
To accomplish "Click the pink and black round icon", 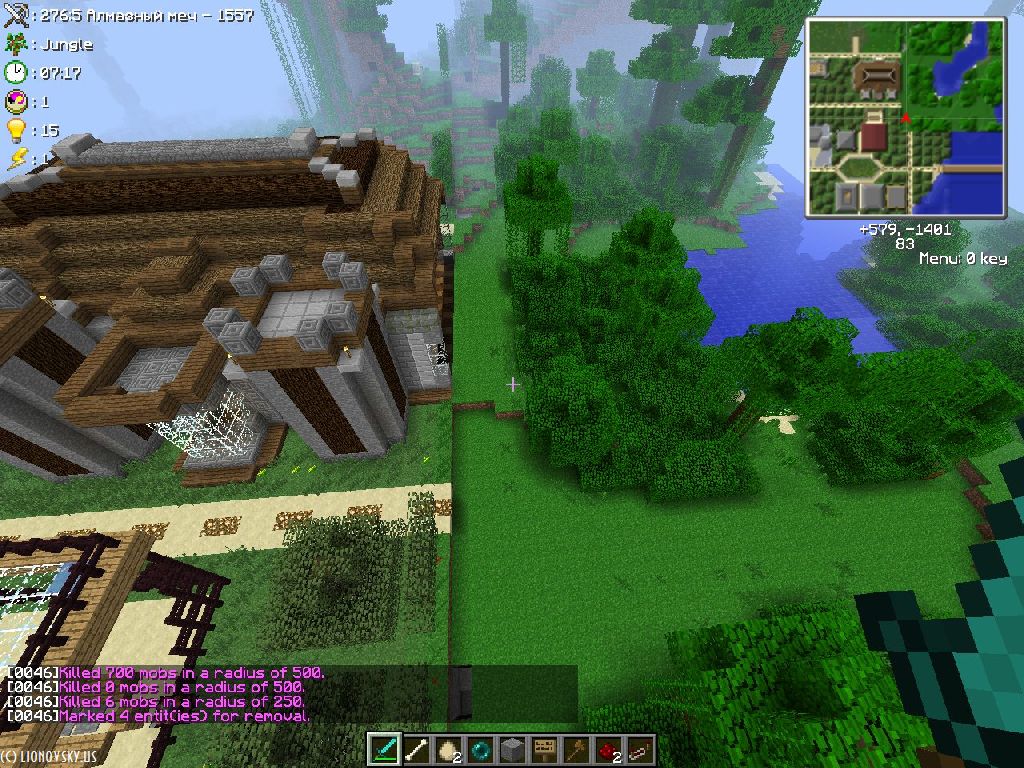I will [x=15, y=101].
